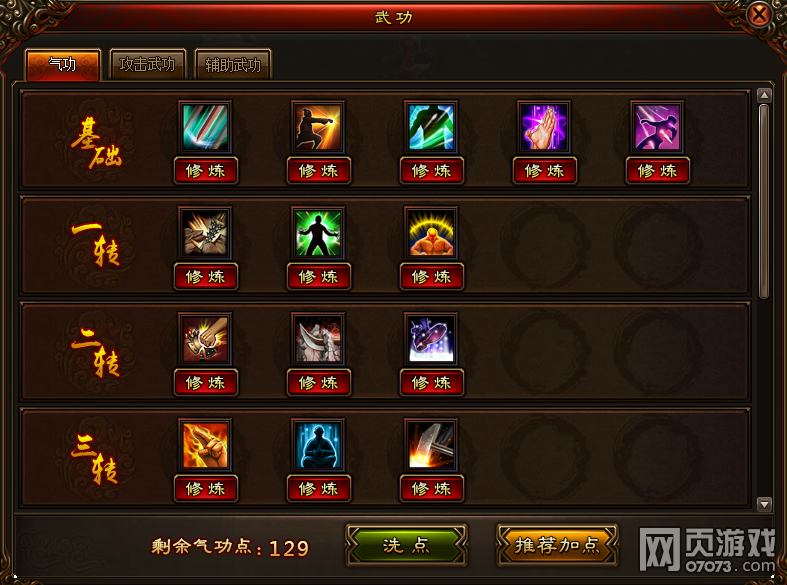Click the scrollbar down arrow

coord(765,504)
